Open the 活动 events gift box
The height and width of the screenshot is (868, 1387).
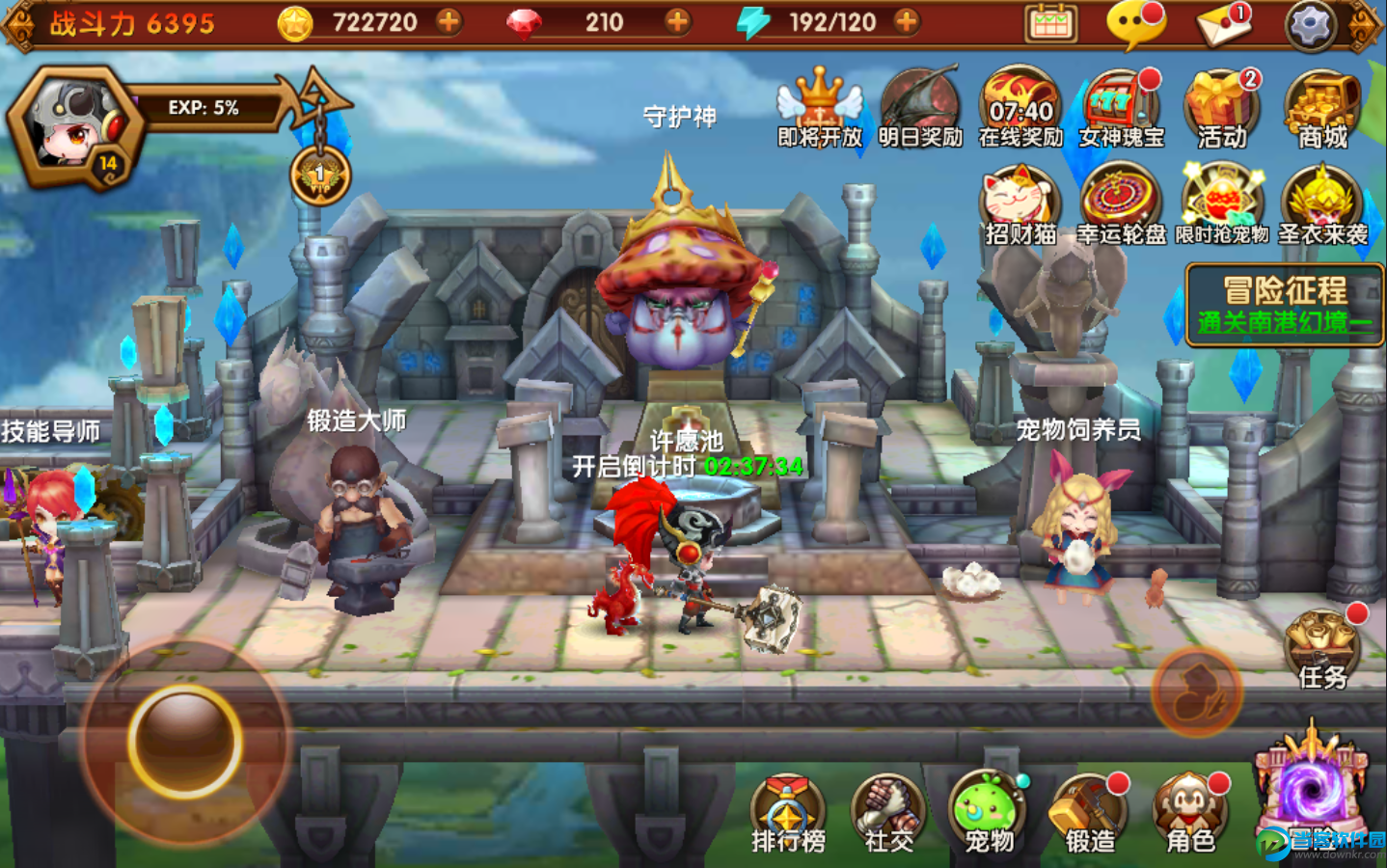(1221, 108)
